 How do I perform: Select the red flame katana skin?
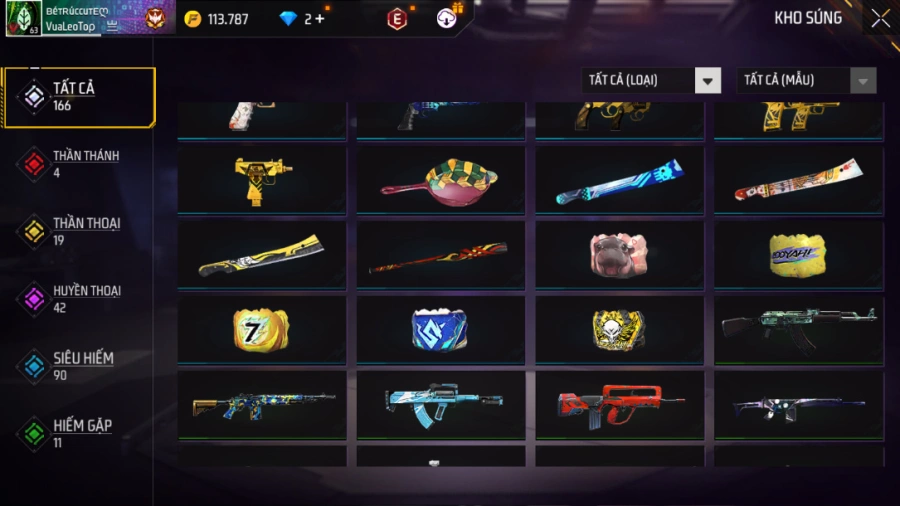click(x=440, y=256)
